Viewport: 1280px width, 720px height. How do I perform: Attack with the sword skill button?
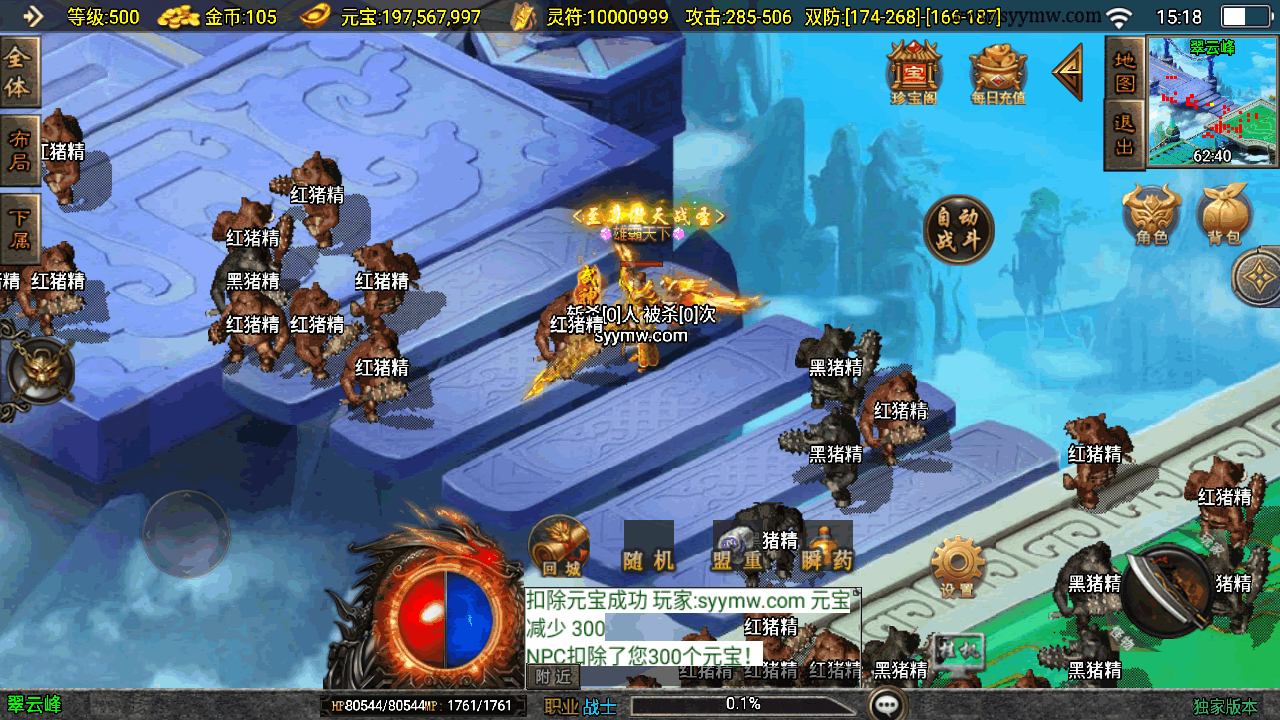coord(1167,592)
